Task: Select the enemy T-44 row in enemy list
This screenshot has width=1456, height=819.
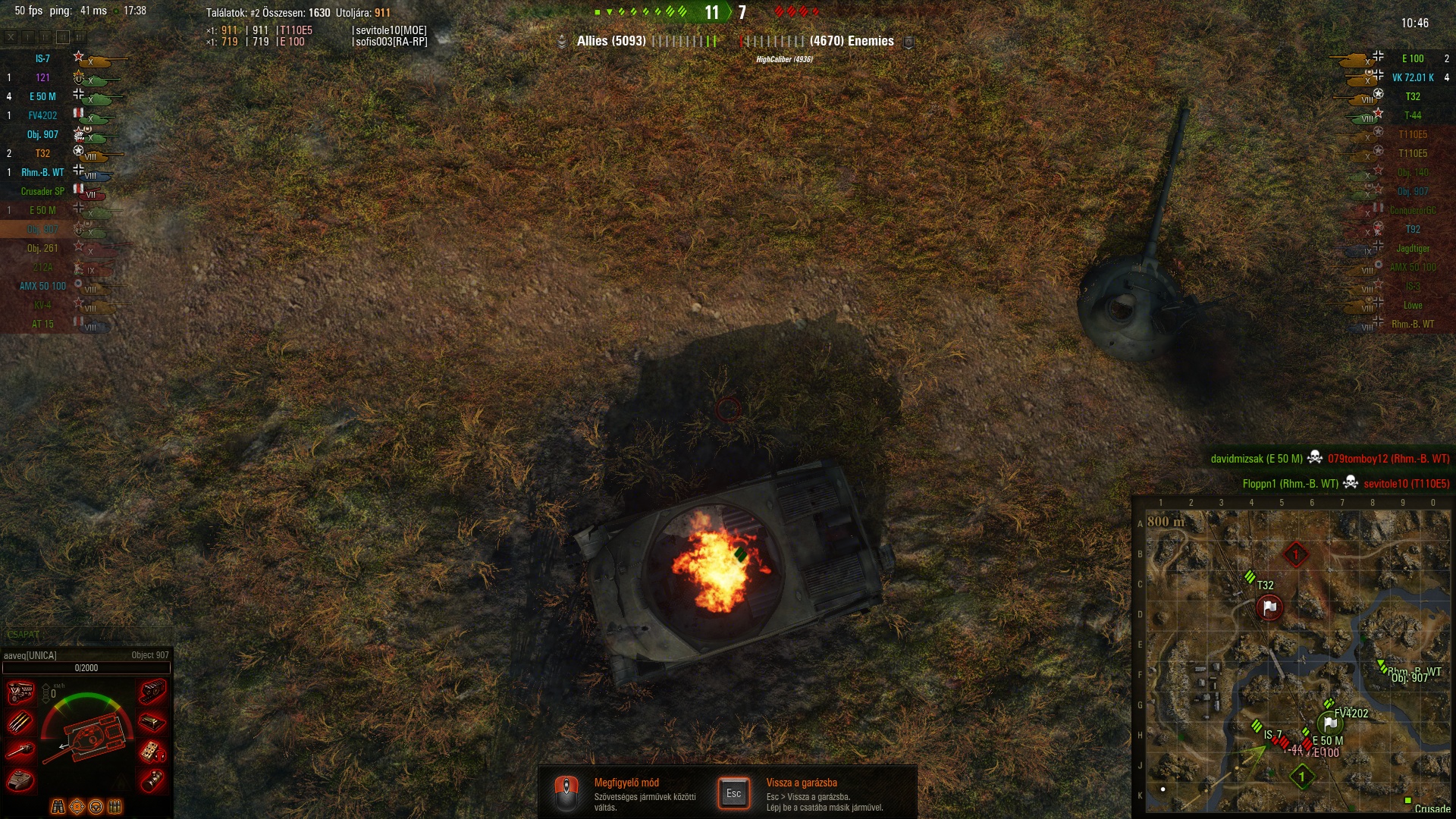Action: 1412,115
